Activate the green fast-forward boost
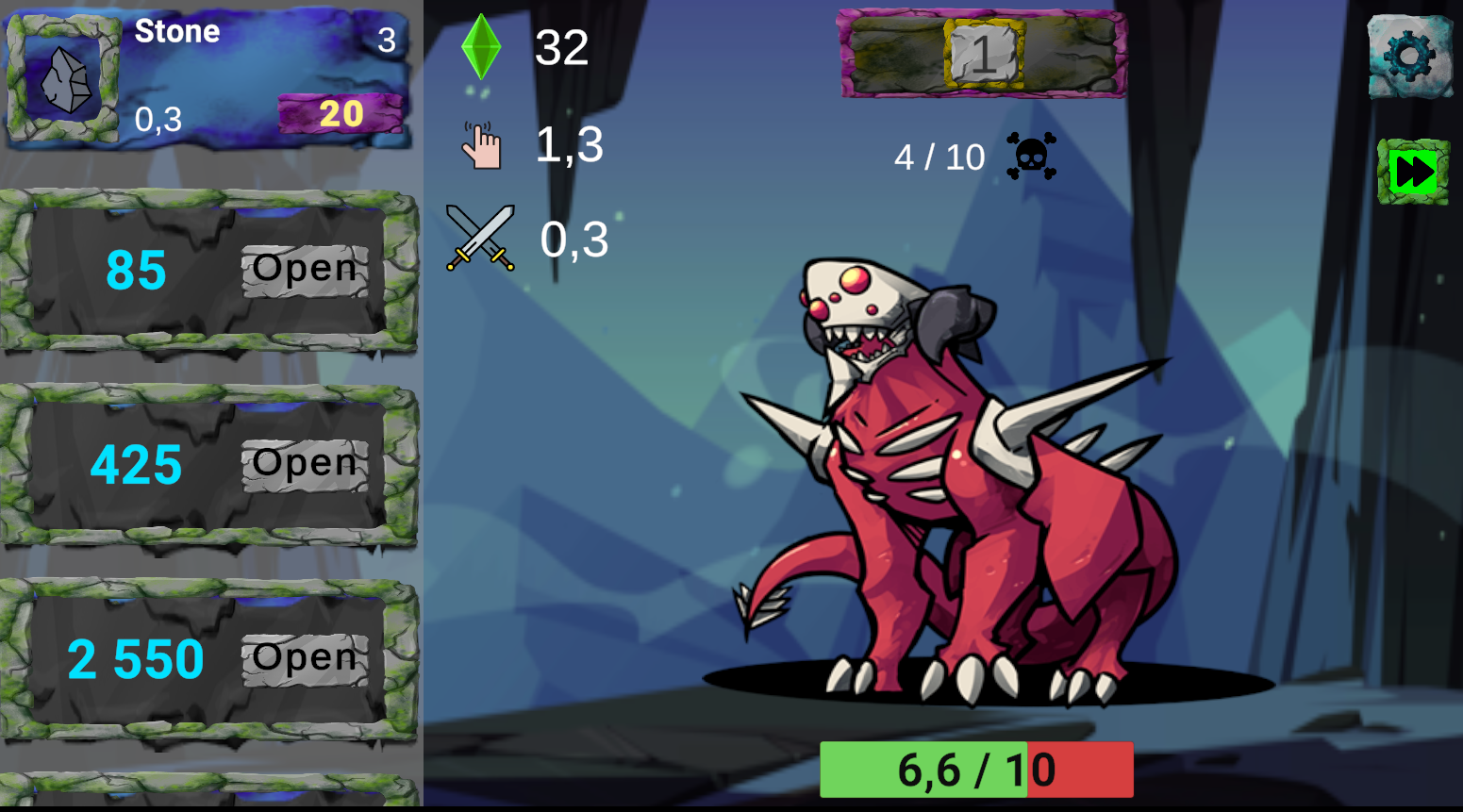The height and width of the screenshot is (812, 1463). click(x=1411, y=170)
